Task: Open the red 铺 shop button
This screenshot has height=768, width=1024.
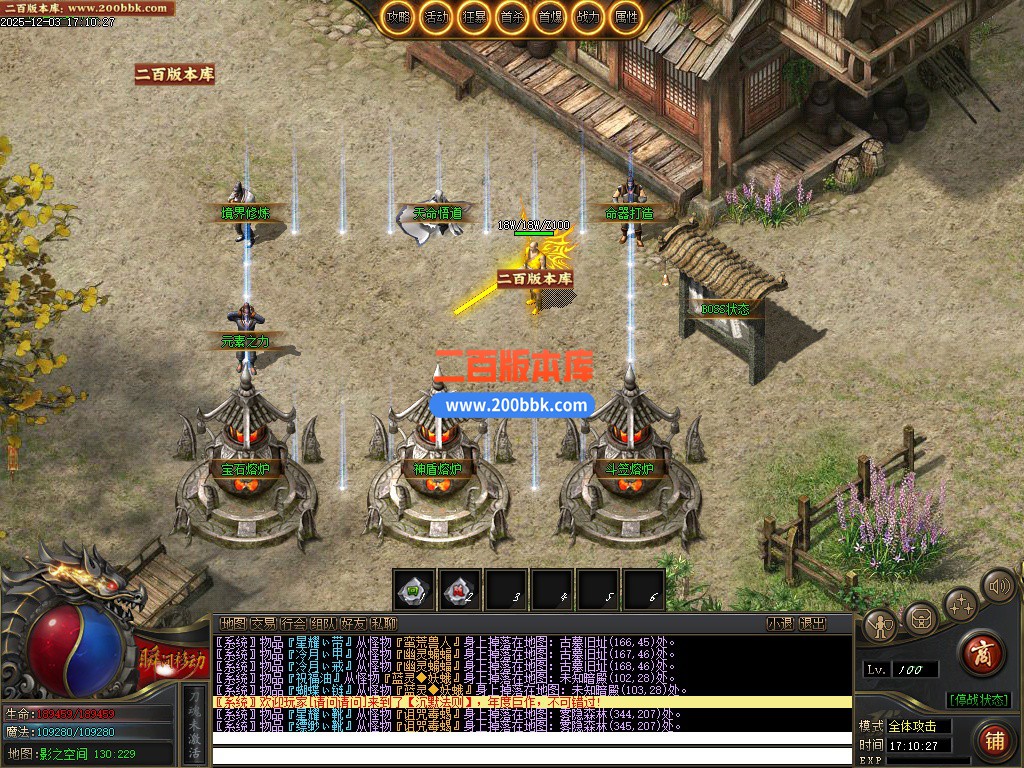Action: coord(994,741)
